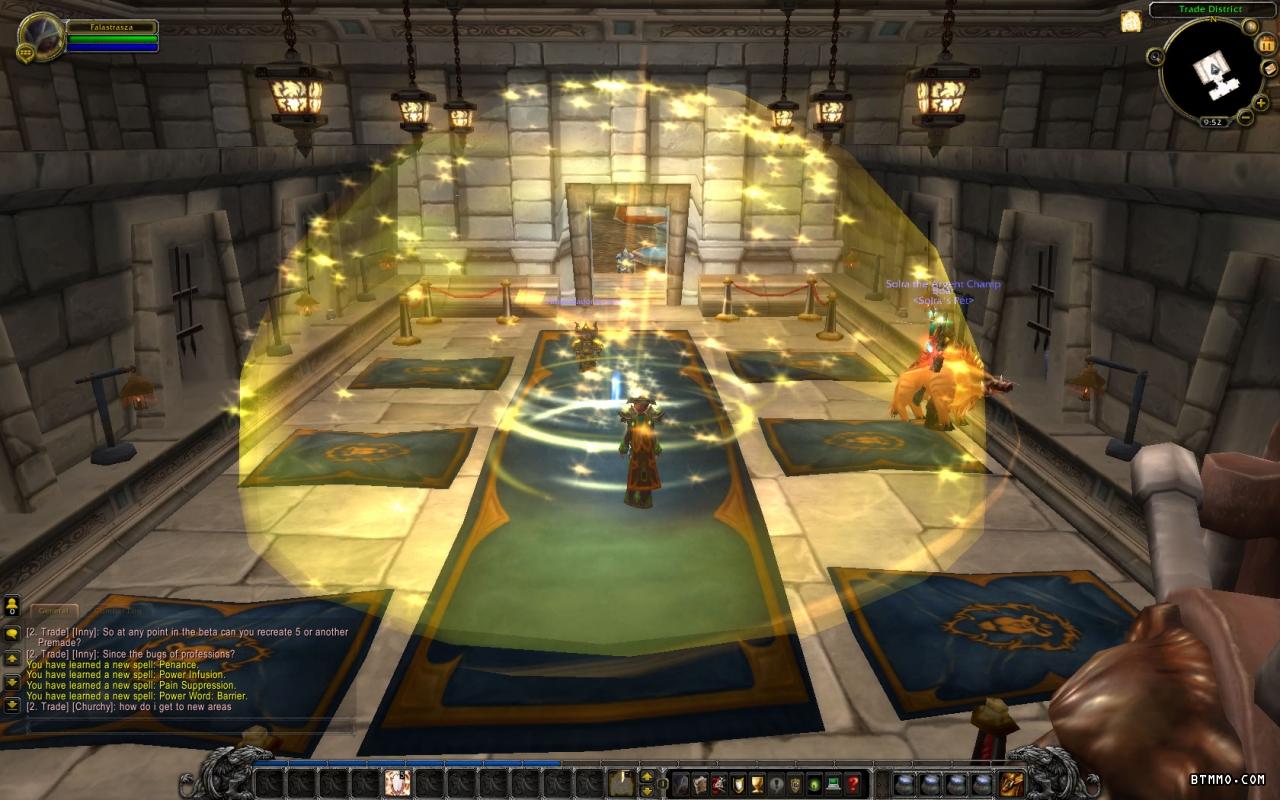Image resolution: width=1280 pixels, height=800 pixels.
Task: Zoom in the minimap with plus button
Action: (1261, 102)
